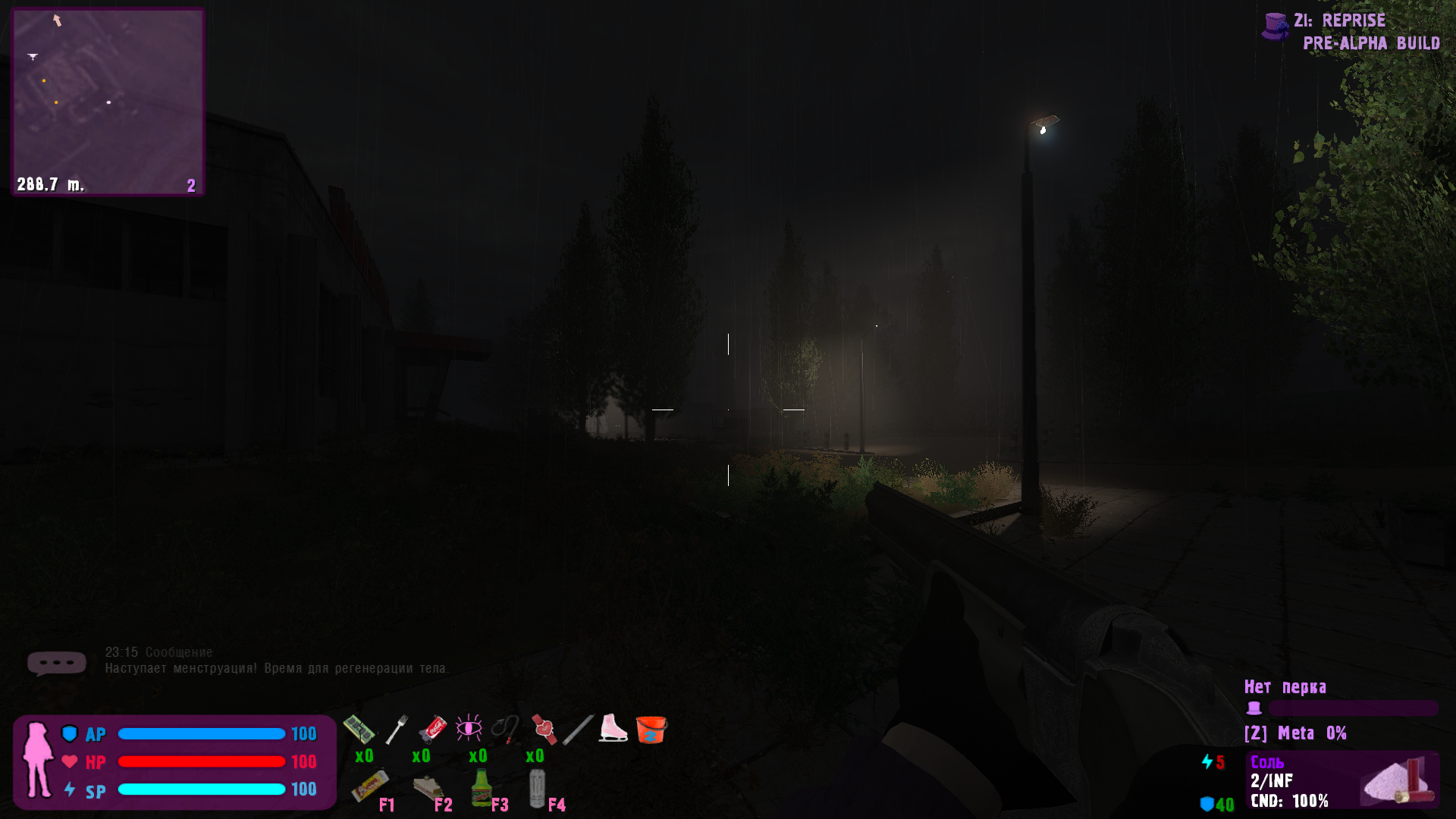Choose the black whip item
Image resolution: width=1456 pixels, height=819 pixels.
tap(505, 729)
